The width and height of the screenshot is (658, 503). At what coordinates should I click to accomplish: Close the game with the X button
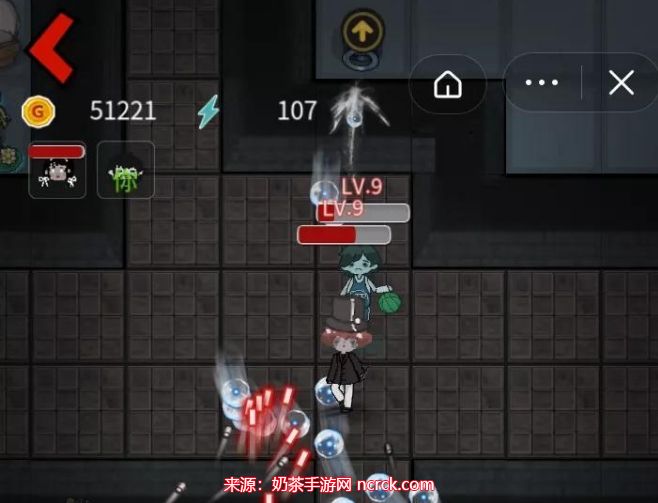click(621, 84)
